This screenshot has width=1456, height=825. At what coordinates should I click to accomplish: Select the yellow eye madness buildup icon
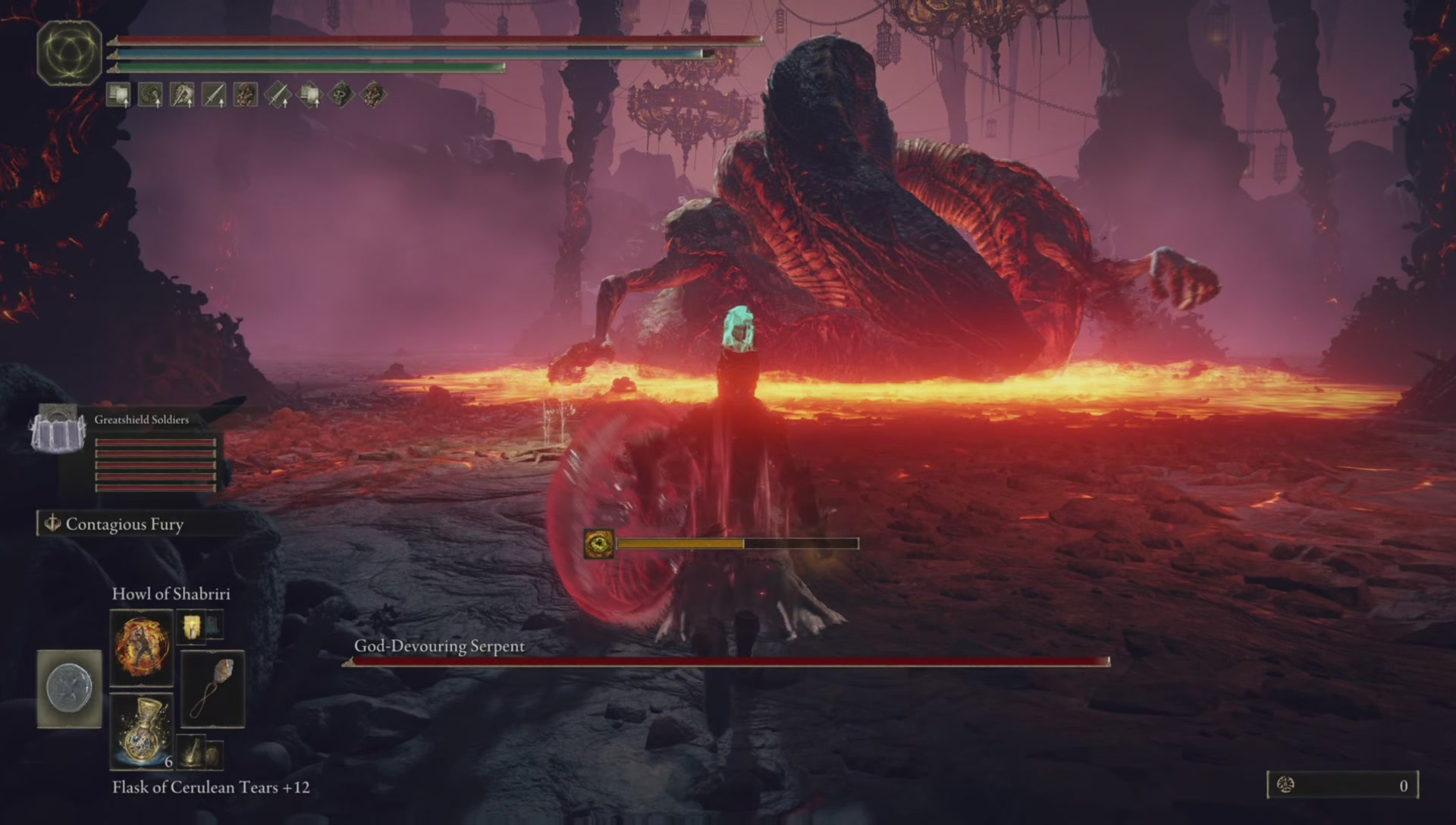[x=599, y=544]
